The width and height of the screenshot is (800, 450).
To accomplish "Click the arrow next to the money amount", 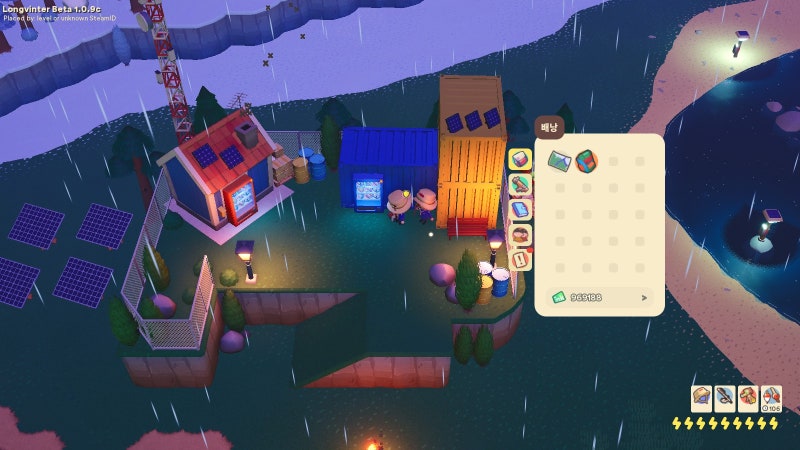I will click(644, 297).
